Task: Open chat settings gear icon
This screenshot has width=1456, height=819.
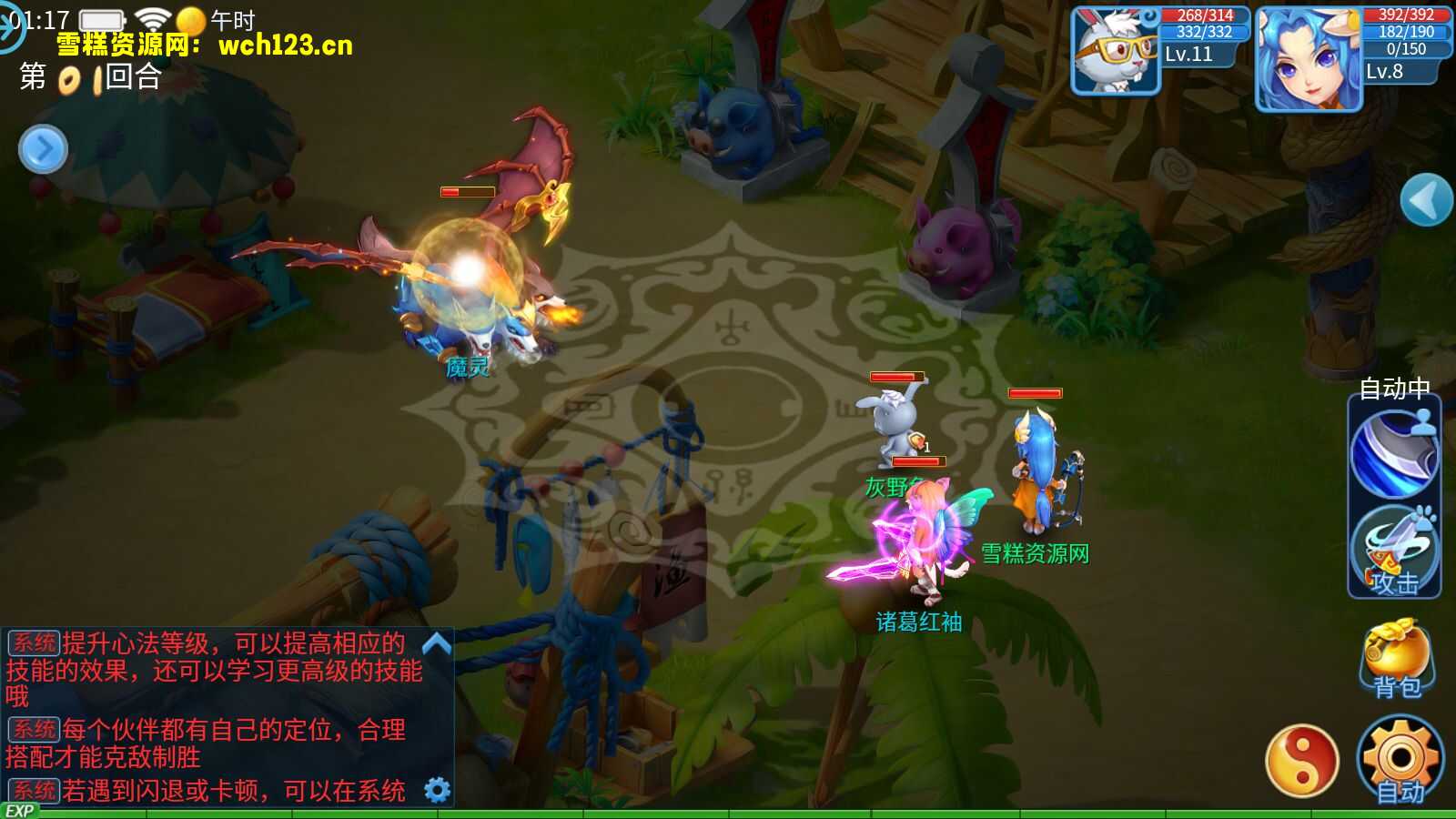Action: (x=438, y=790)
